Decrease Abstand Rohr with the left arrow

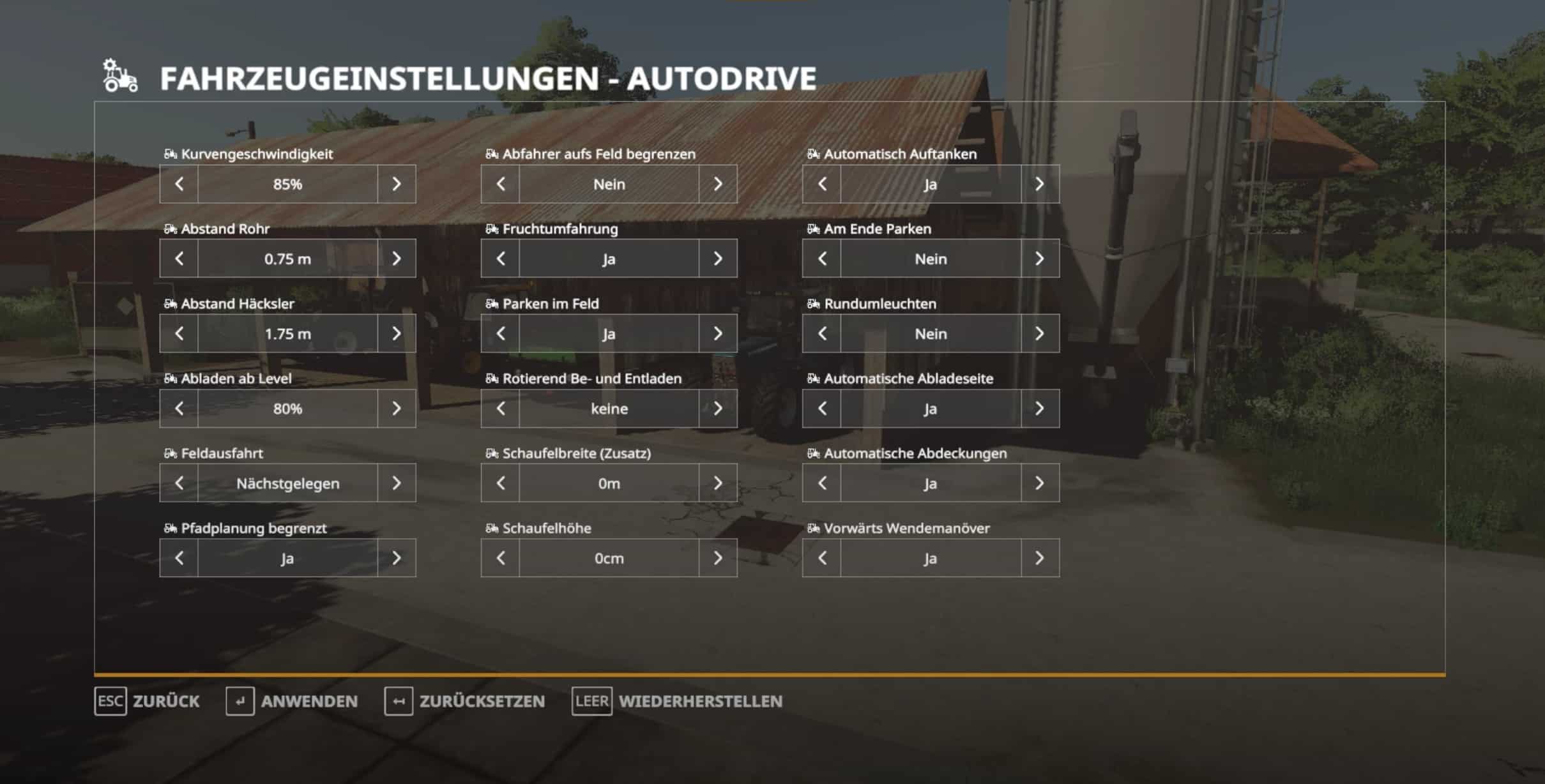pyautogui.click(x=179, y=259)
